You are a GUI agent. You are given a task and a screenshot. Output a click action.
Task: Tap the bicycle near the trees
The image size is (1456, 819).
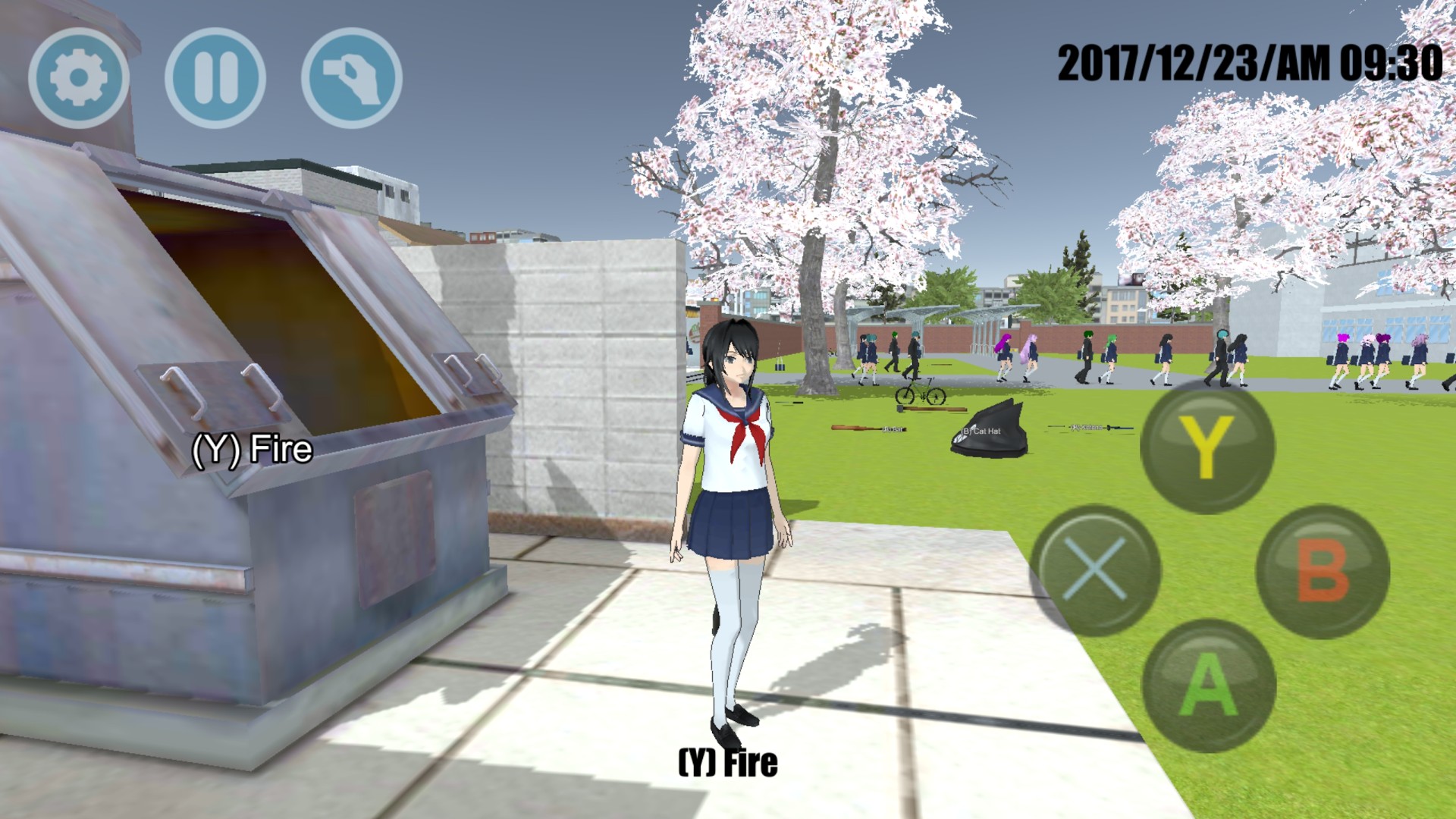pyautogui.click(x=921, y=393)
